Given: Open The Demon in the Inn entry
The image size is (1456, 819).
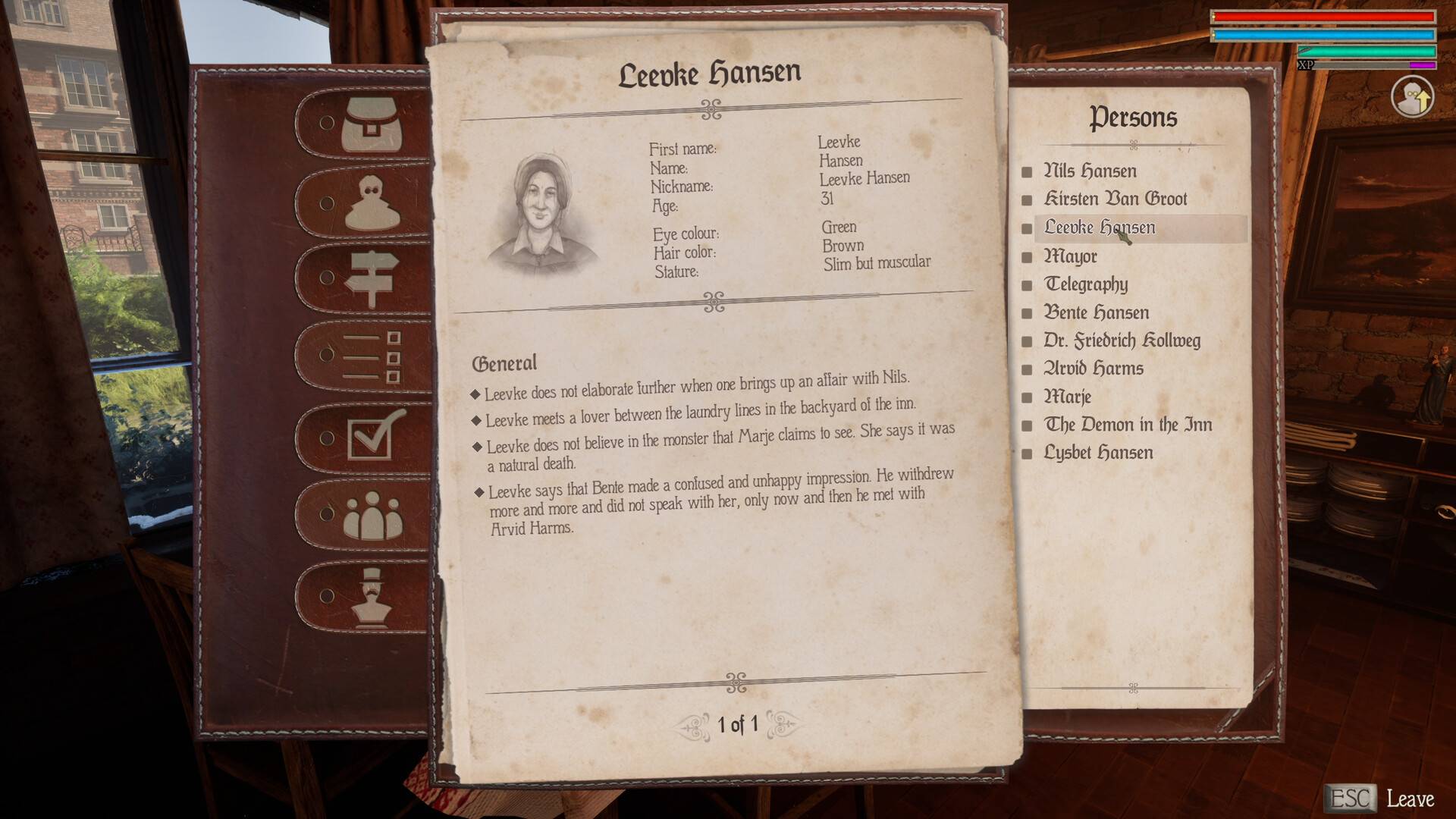Looking at the screenshot, I should pos(1128,425).
